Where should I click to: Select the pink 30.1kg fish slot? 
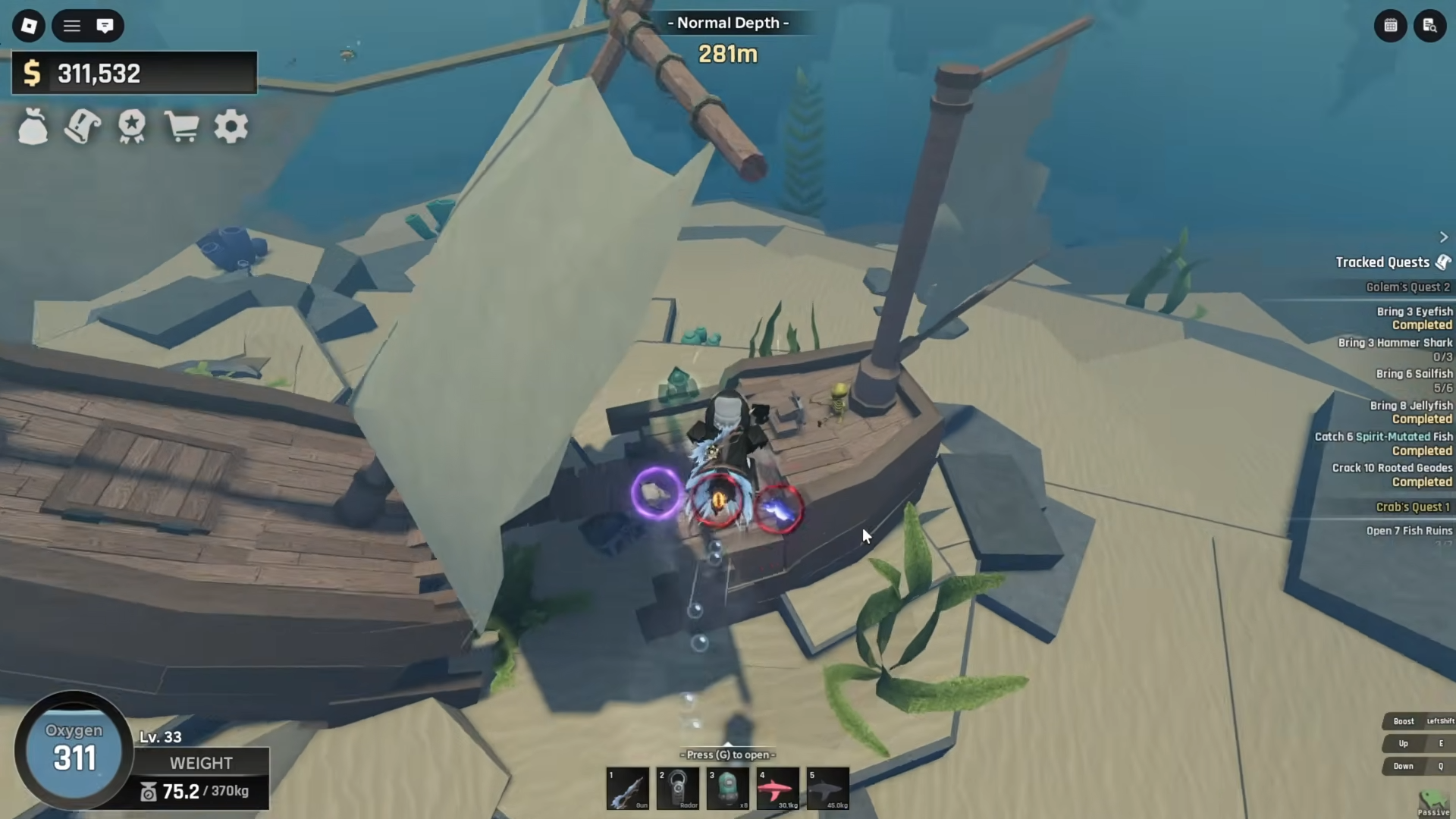(777, 789)
